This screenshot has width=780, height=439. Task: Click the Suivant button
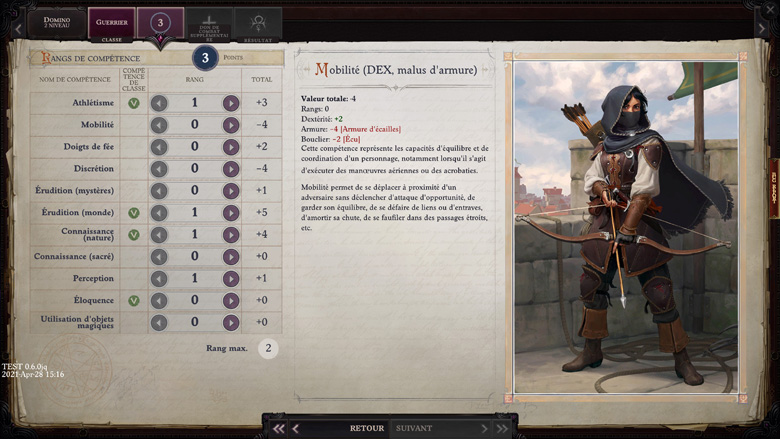[414, 428]
